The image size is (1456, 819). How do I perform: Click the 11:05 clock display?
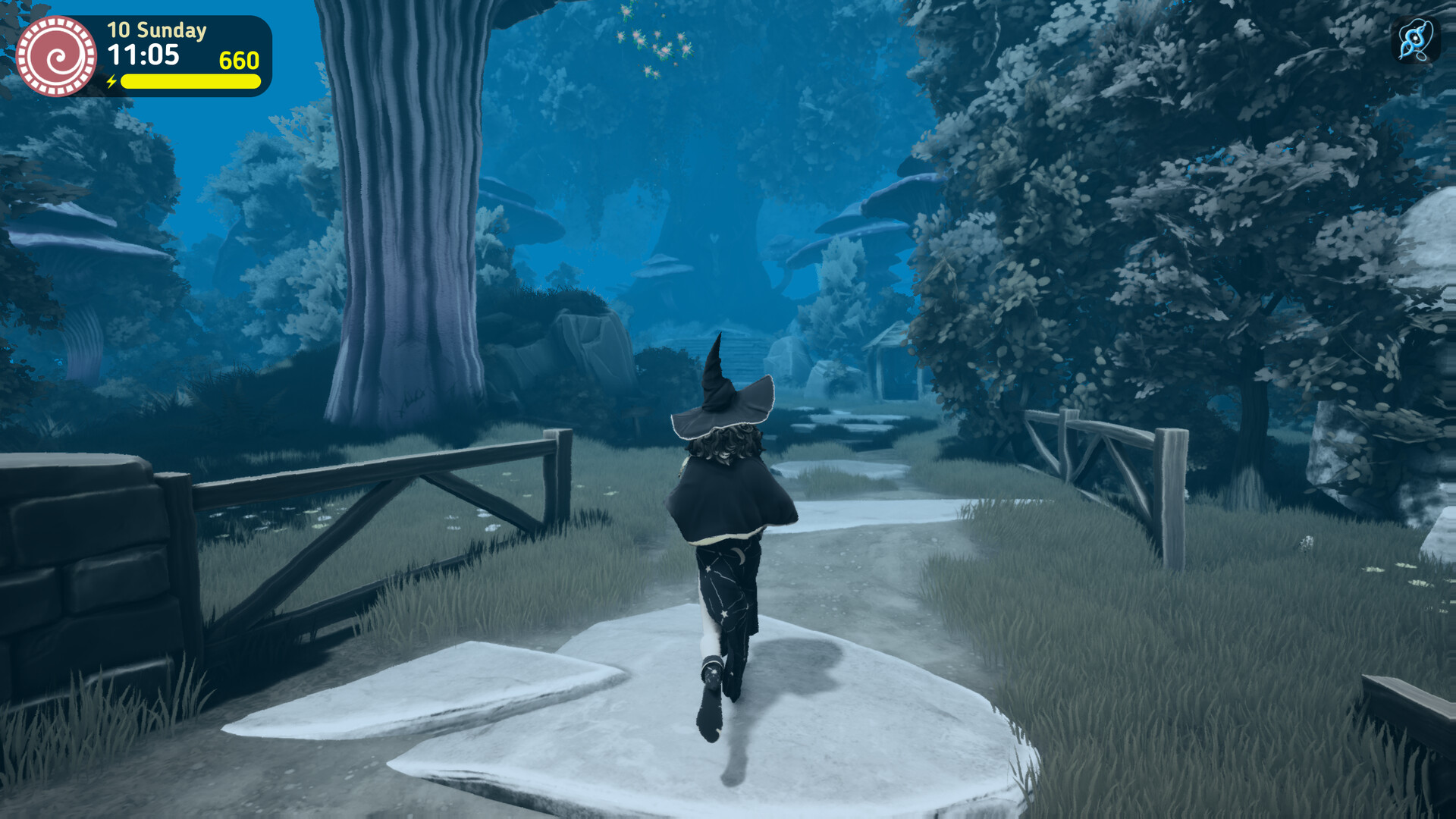click(146, 55)
